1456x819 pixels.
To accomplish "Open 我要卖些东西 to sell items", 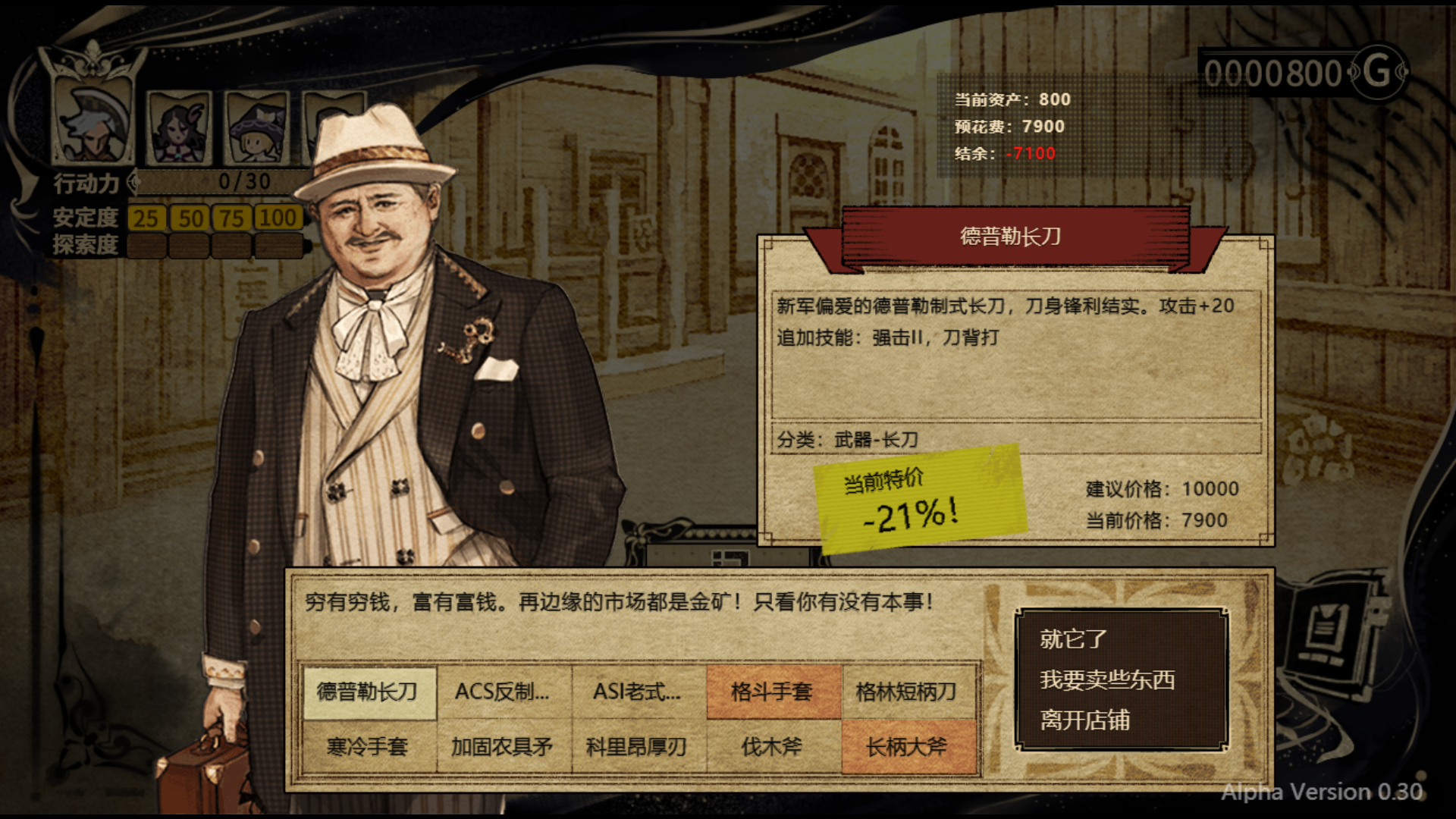I will tap(1109, 681).
